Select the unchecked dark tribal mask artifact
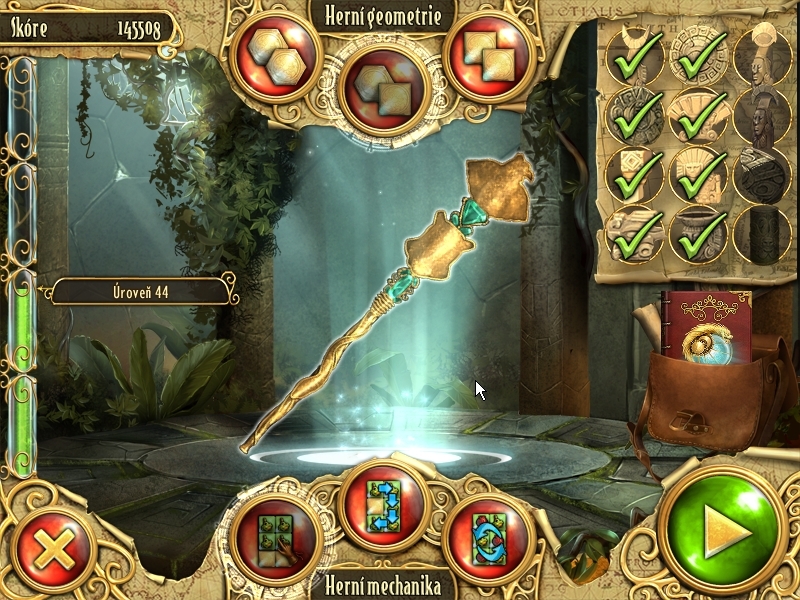 click(x=762, y=116)
